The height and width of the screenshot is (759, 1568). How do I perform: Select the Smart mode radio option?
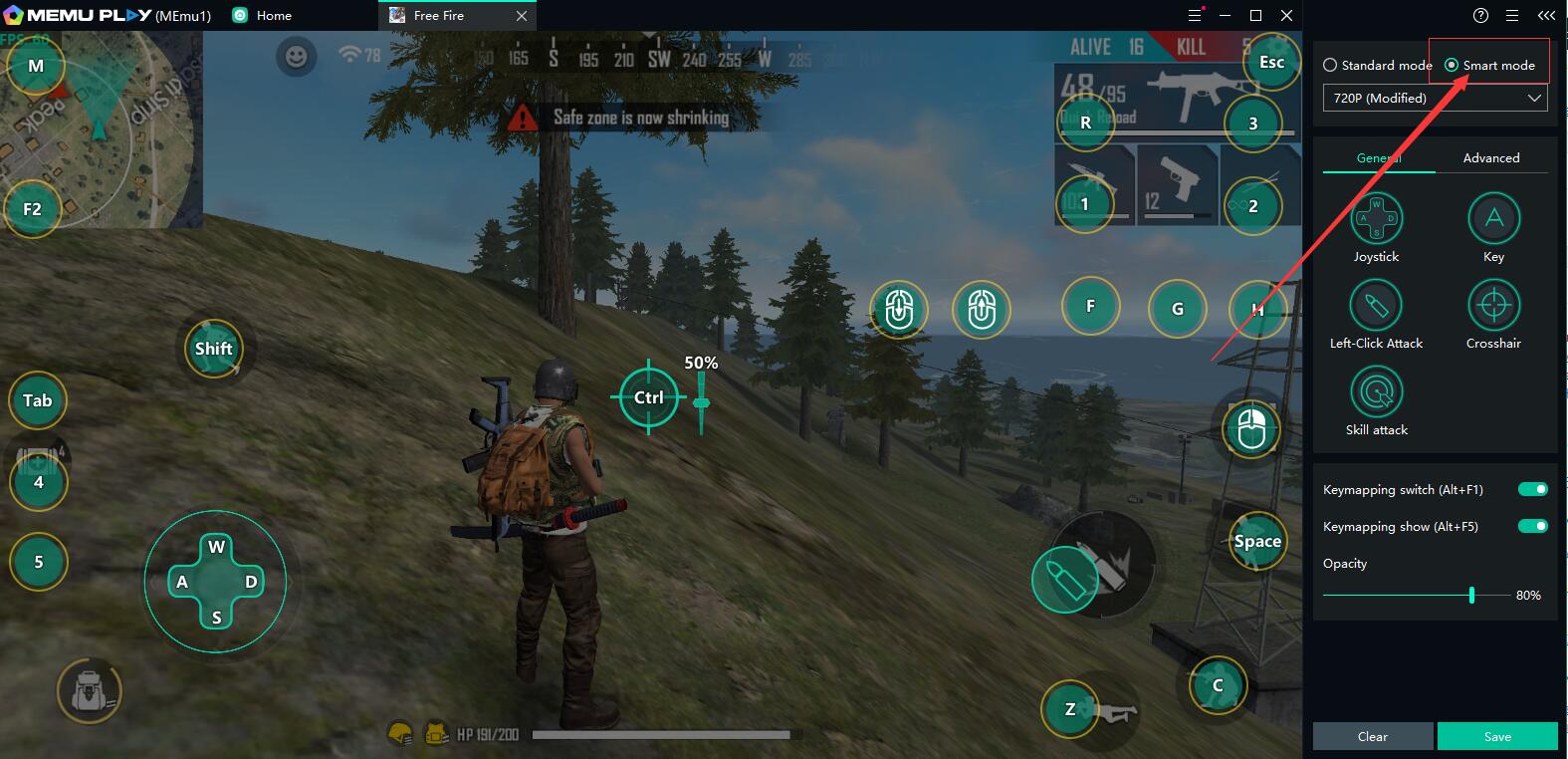pyautogui.click(x=1452, y=65)
